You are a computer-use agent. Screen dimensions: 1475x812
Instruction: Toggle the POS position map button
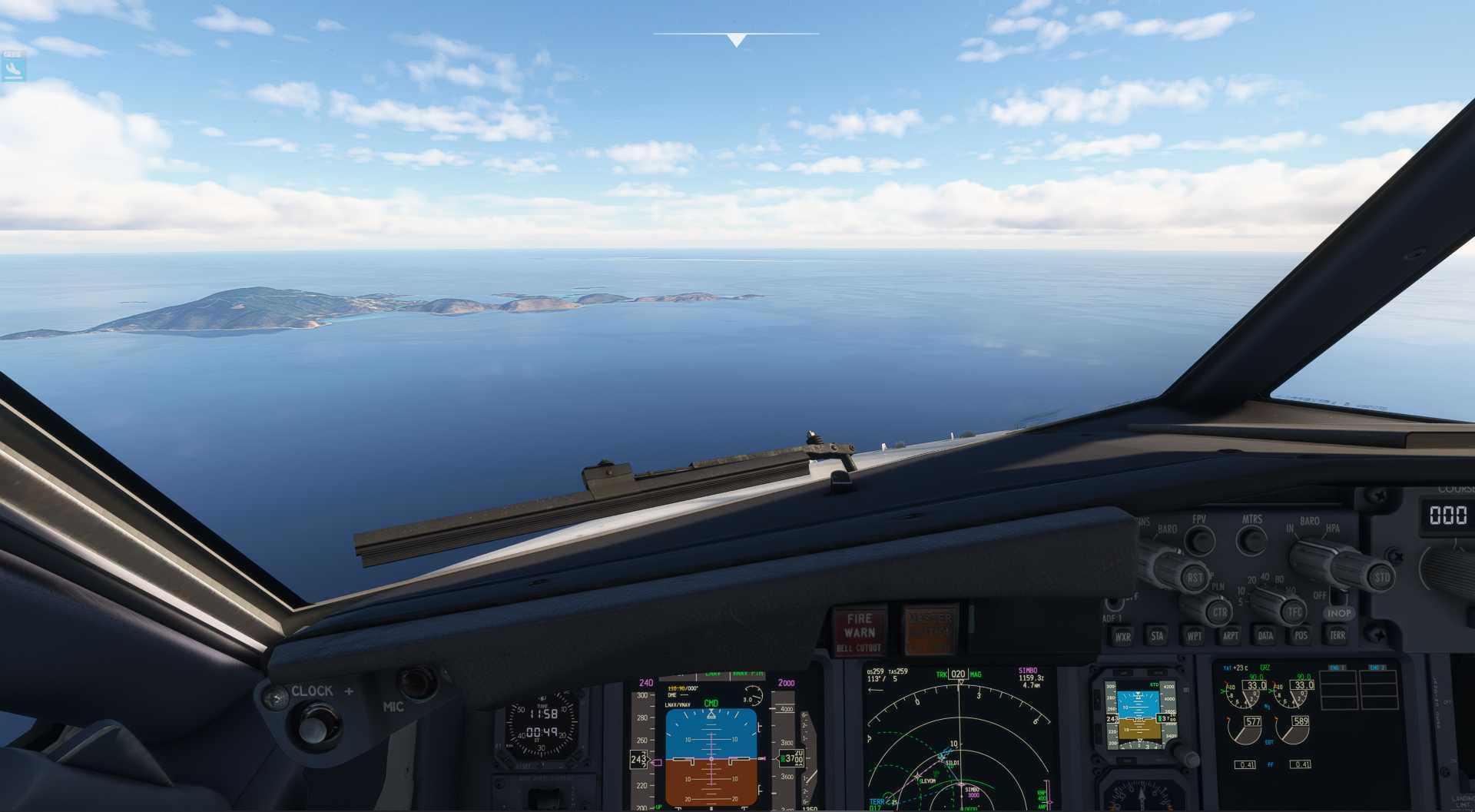coord(1301,635)
